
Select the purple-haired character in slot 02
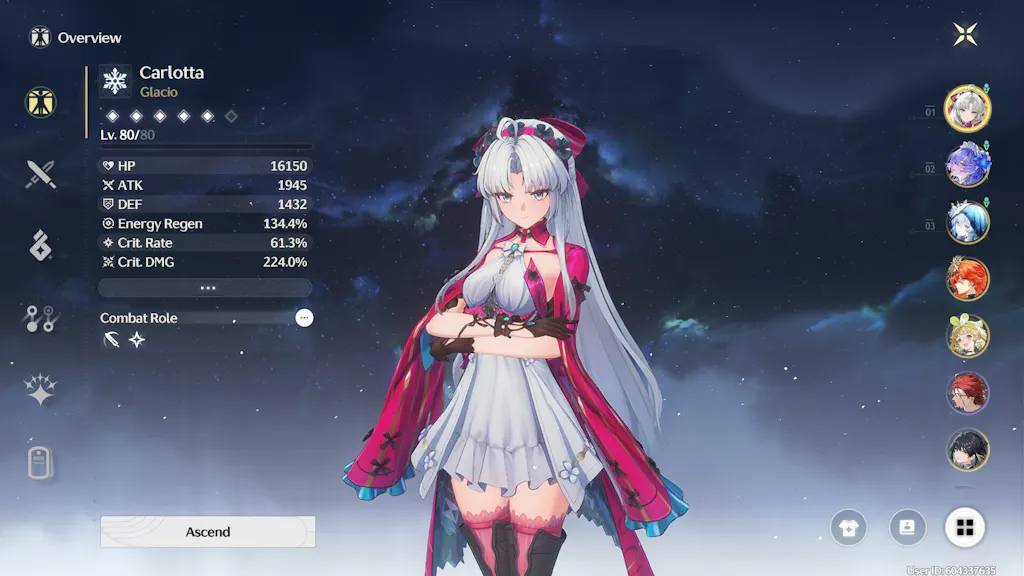pyautogui.click(x=967, y=165)
